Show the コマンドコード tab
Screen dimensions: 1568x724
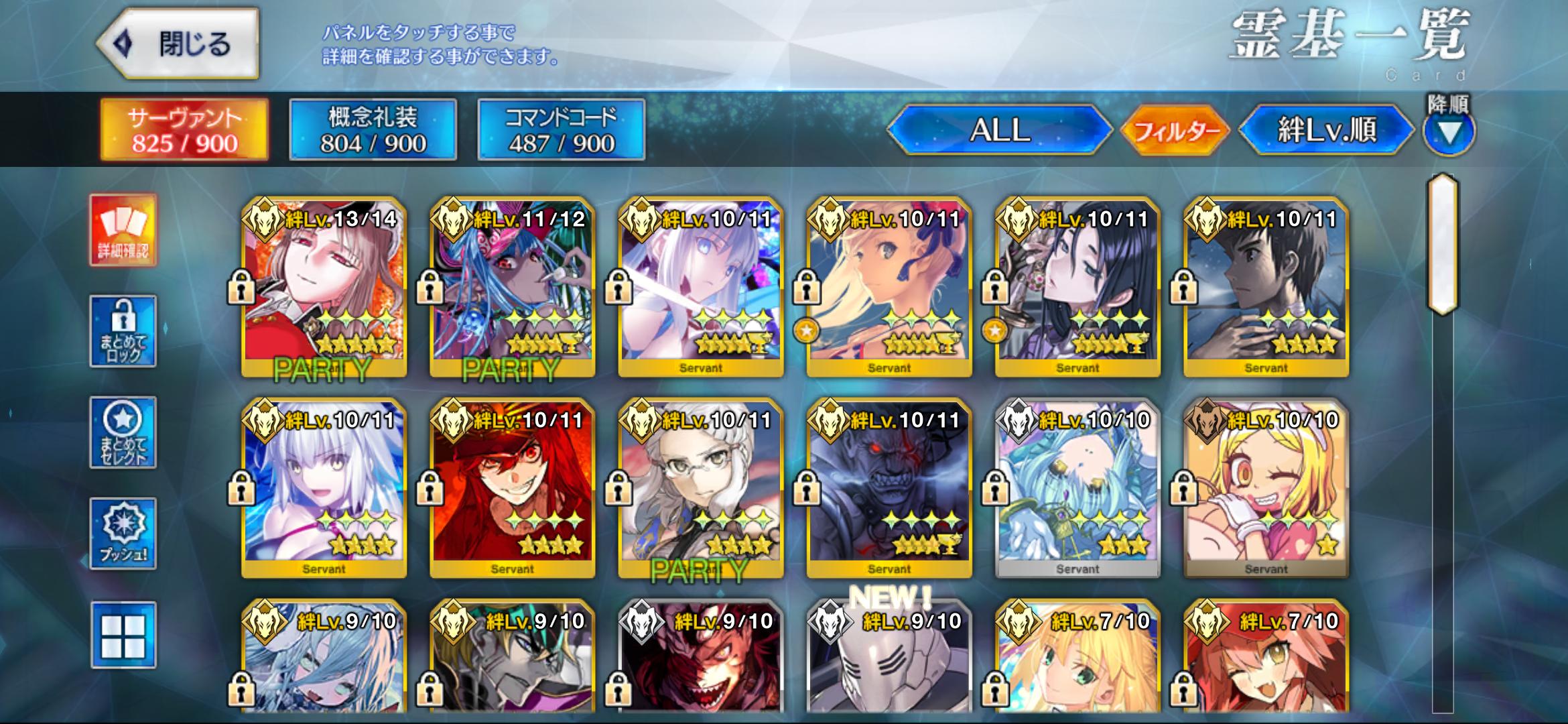pos(561,129)
